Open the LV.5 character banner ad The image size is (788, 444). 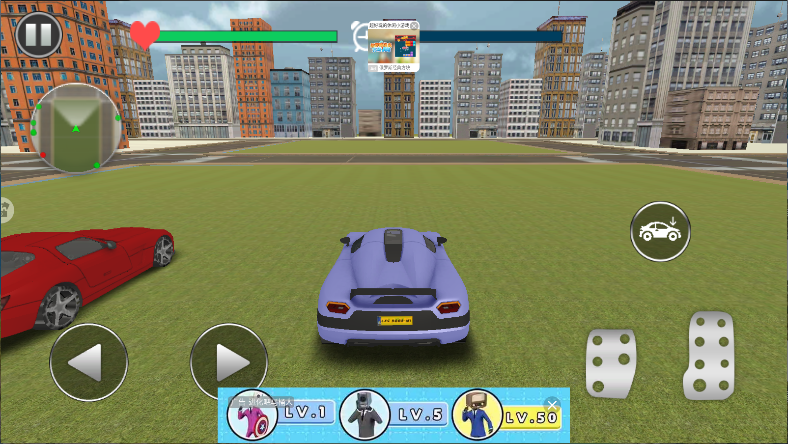click(393, 414)
